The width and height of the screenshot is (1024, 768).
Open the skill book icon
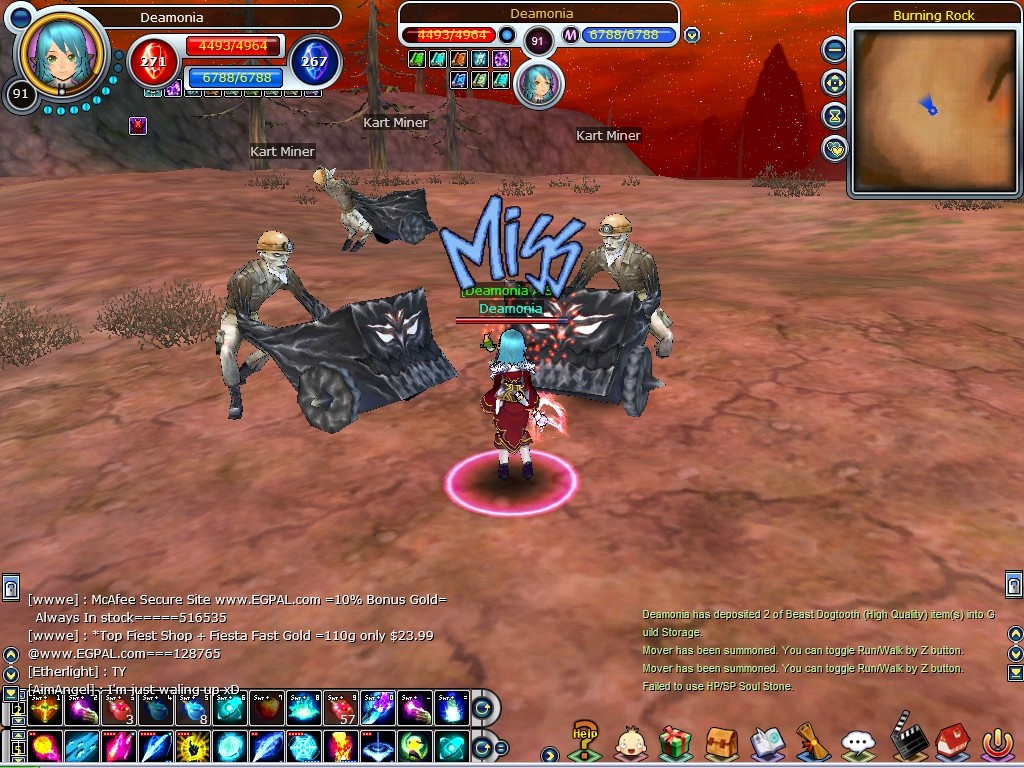point(767,743)
